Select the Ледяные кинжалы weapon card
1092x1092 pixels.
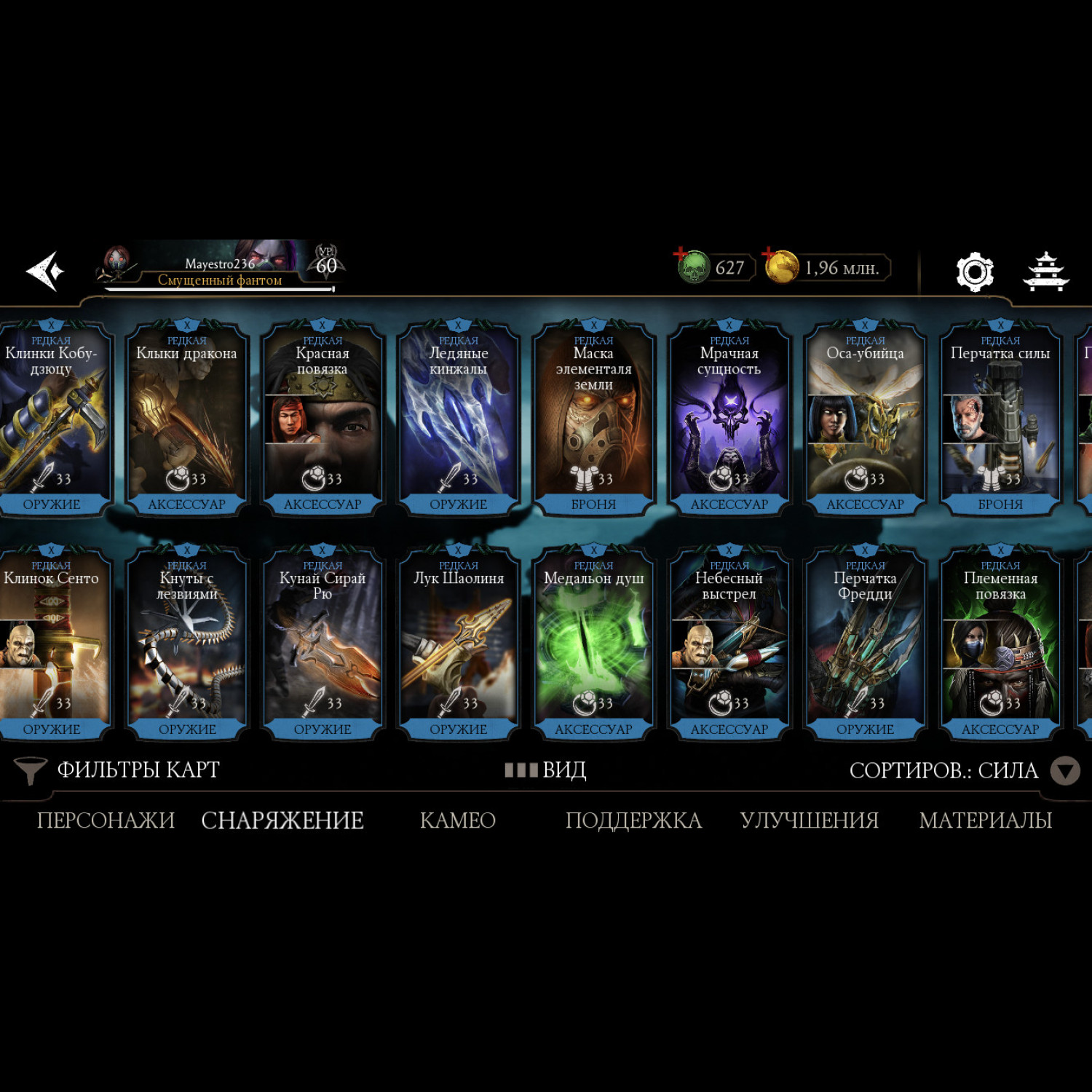pos(459,419)
